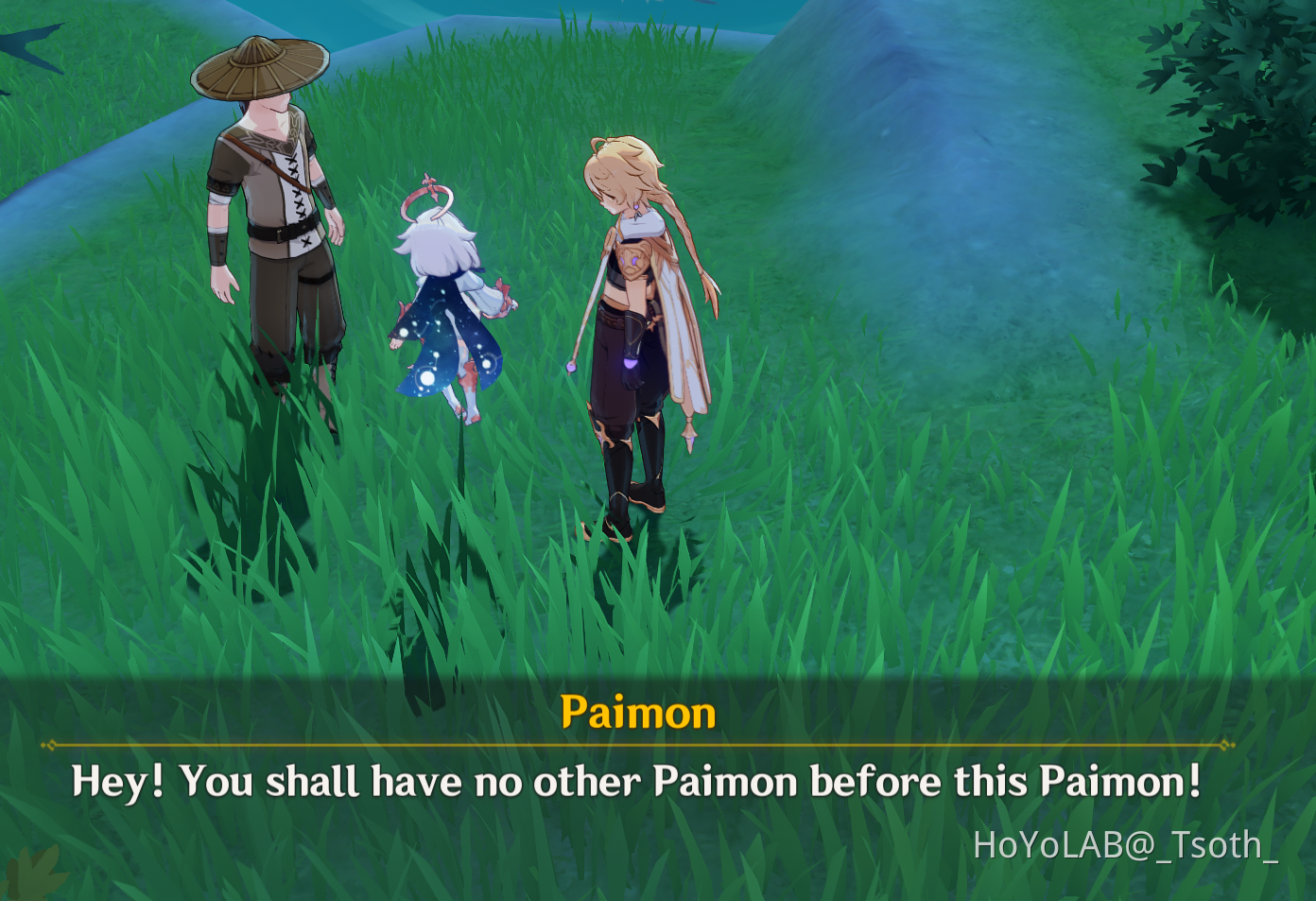This screenshot has height=901, width=1316.
Task: Click the speaker name Paimon
Action: (x=640, y=713)
